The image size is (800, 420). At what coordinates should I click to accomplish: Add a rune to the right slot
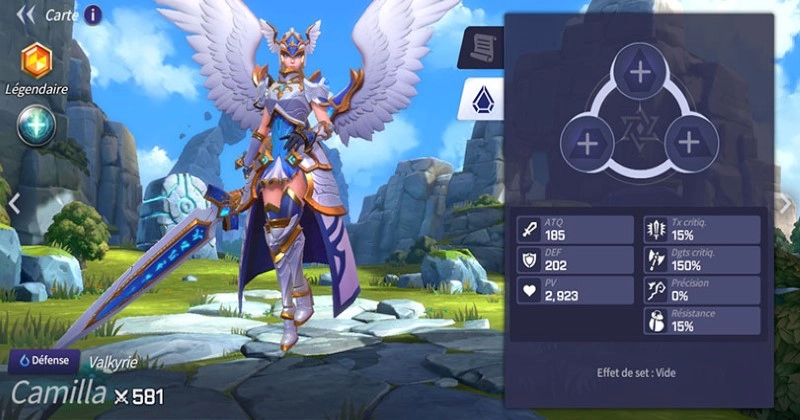688,142
